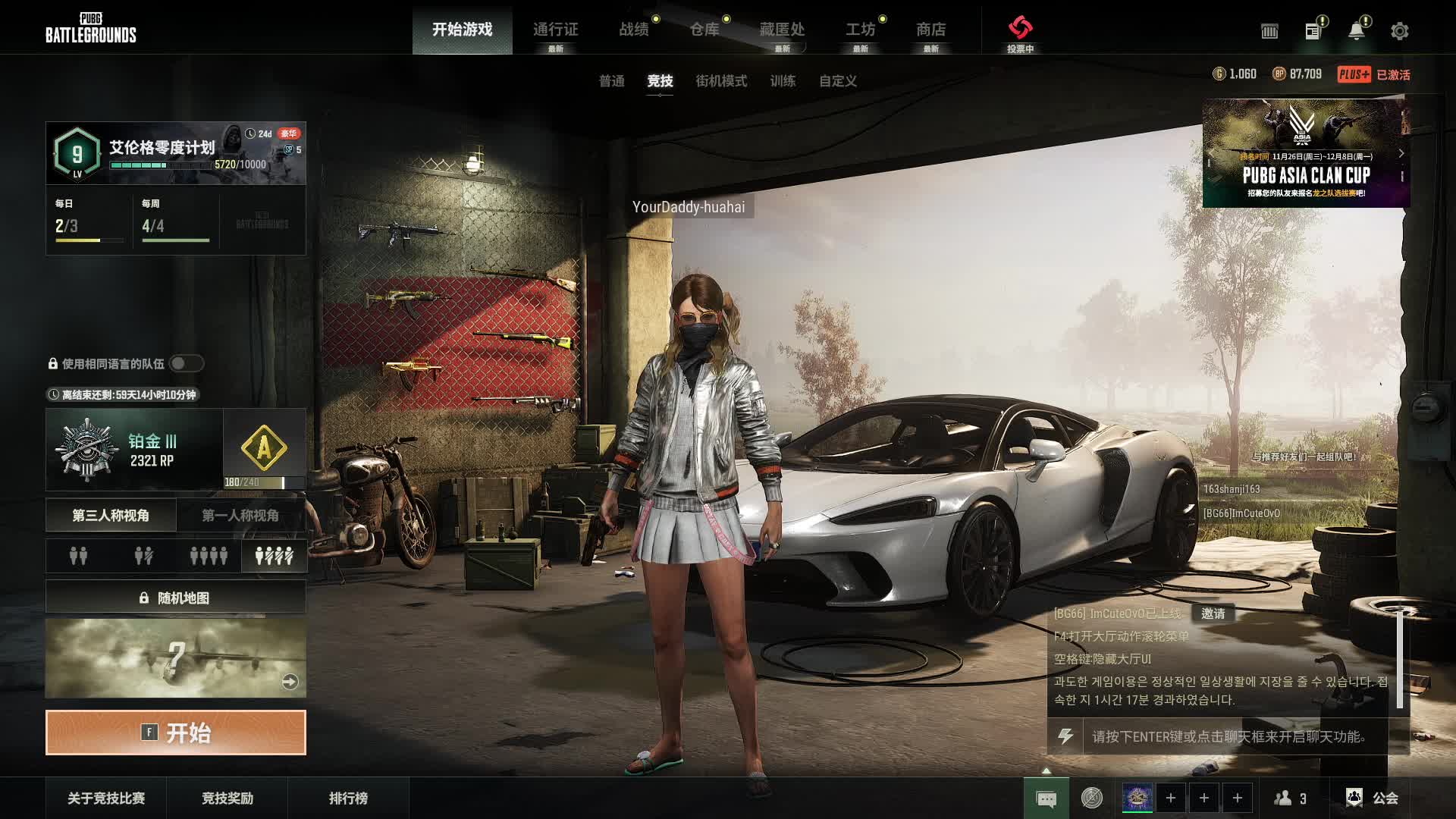
Task: Toggle the same-language team switch
Action: pos(186,364)
